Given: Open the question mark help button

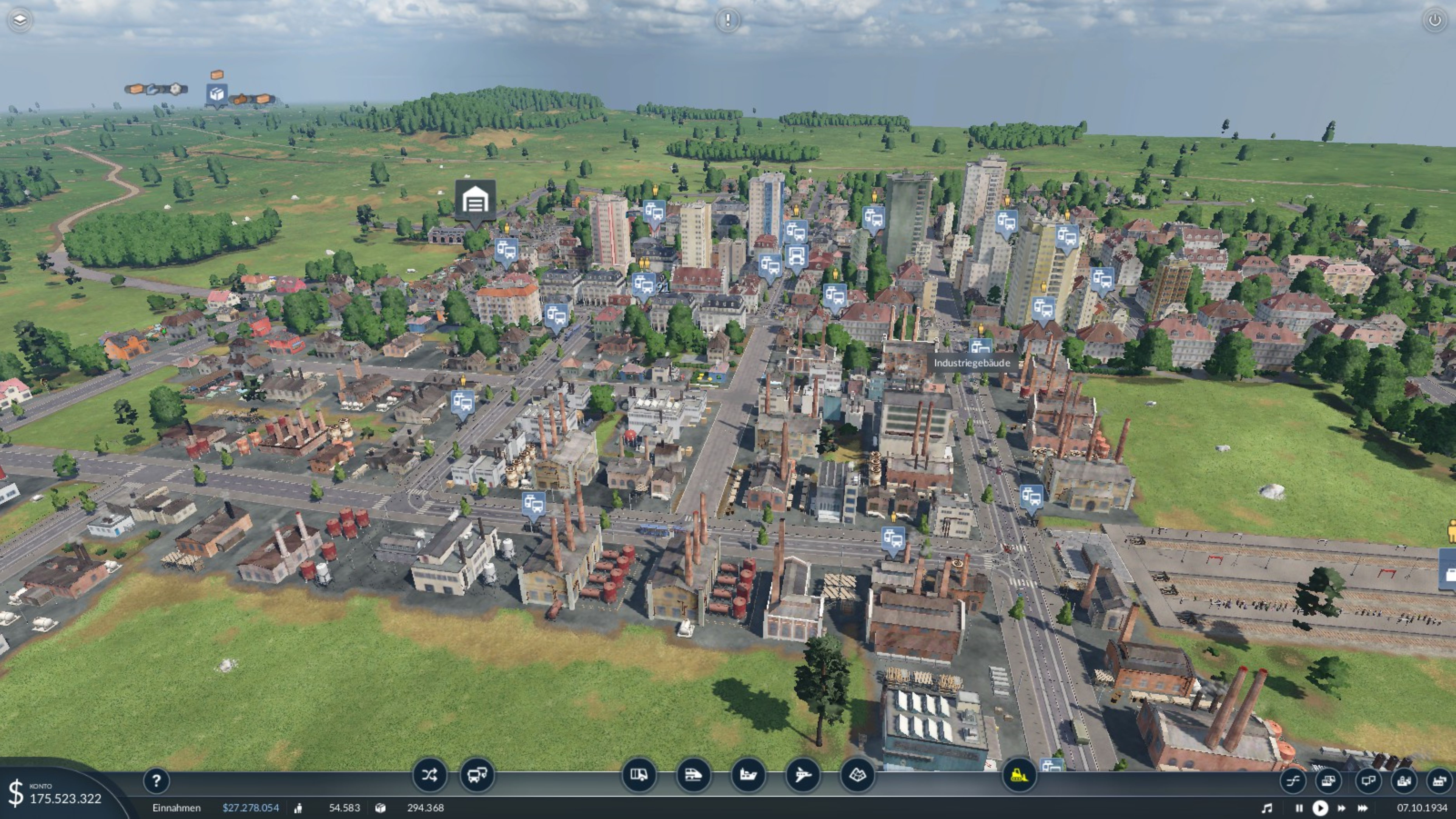Looking at the screenshot, I should [x=156, y=781].
